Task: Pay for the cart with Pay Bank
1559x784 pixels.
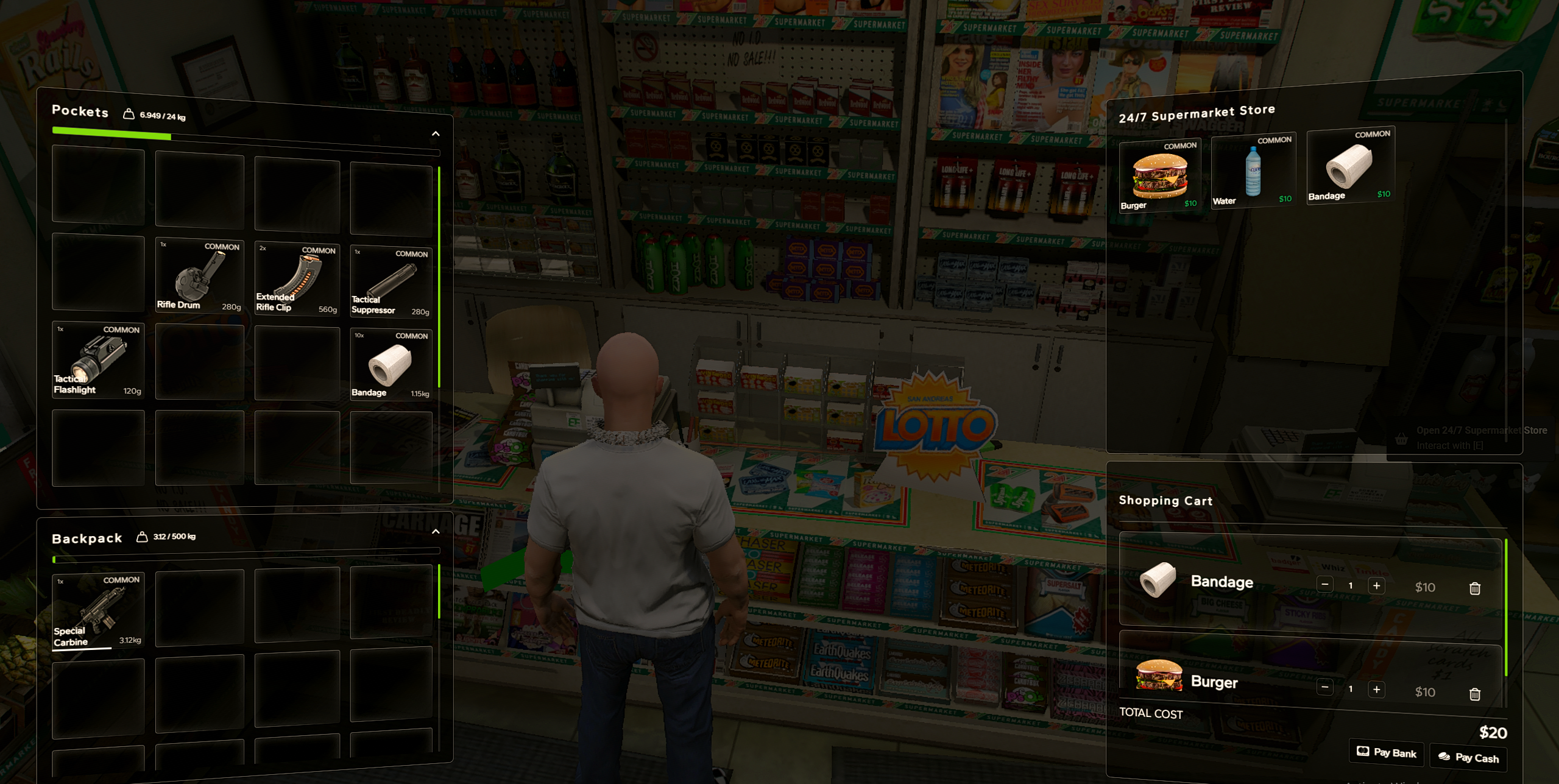Action: [x=1387, y=753]
